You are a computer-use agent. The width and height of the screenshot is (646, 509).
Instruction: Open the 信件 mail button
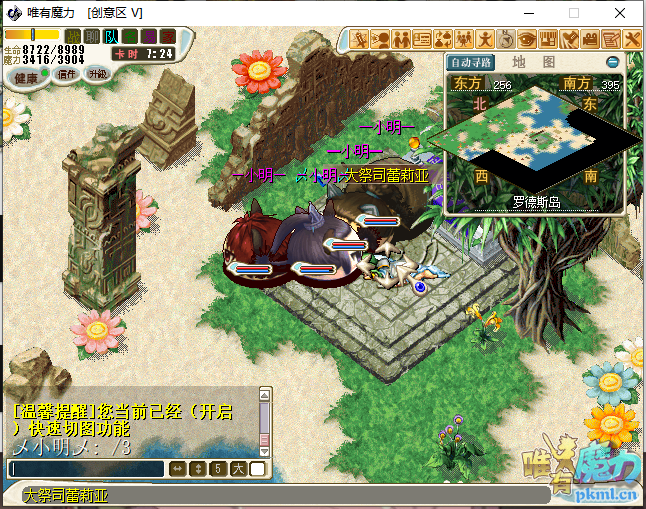pos(66,74)
